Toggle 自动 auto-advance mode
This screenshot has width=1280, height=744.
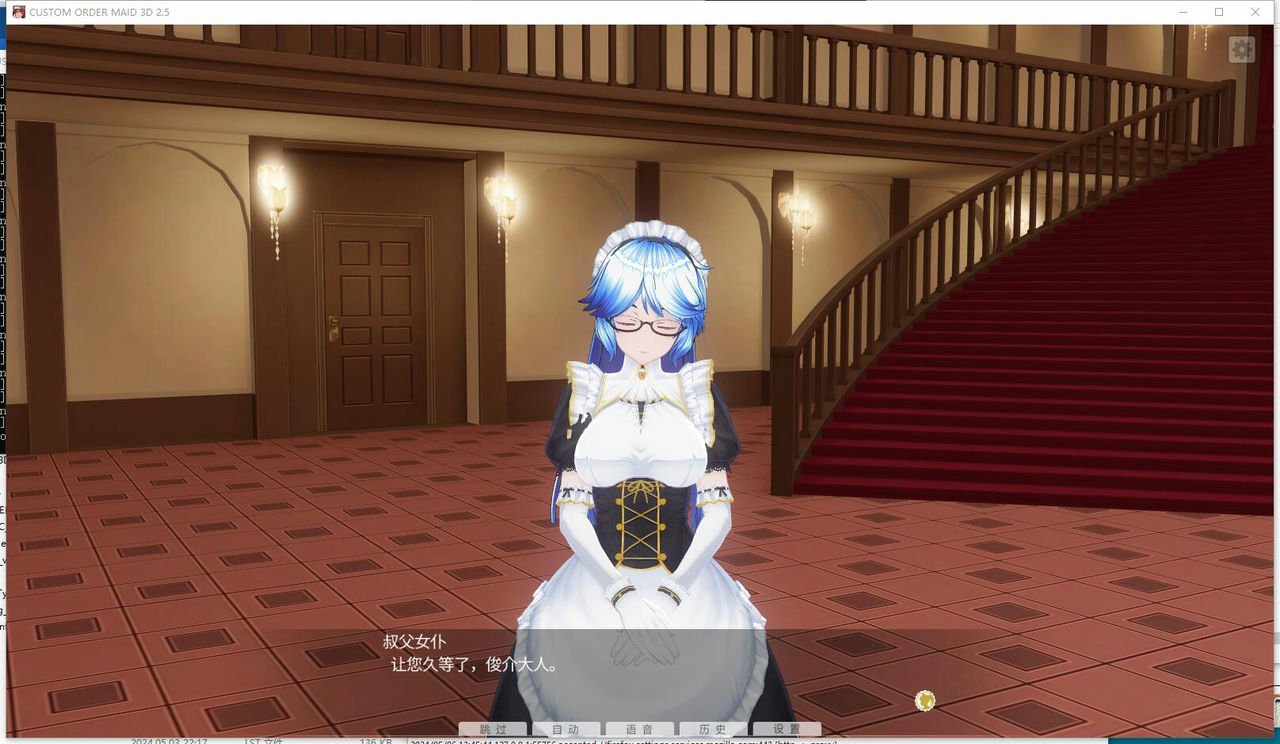click(566, 729)
